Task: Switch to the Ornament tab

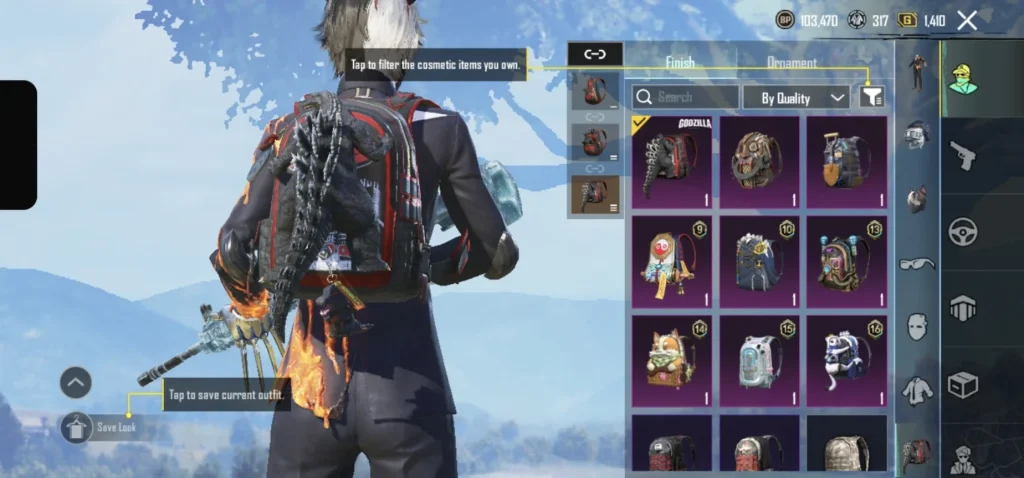Action: (791, 63)
